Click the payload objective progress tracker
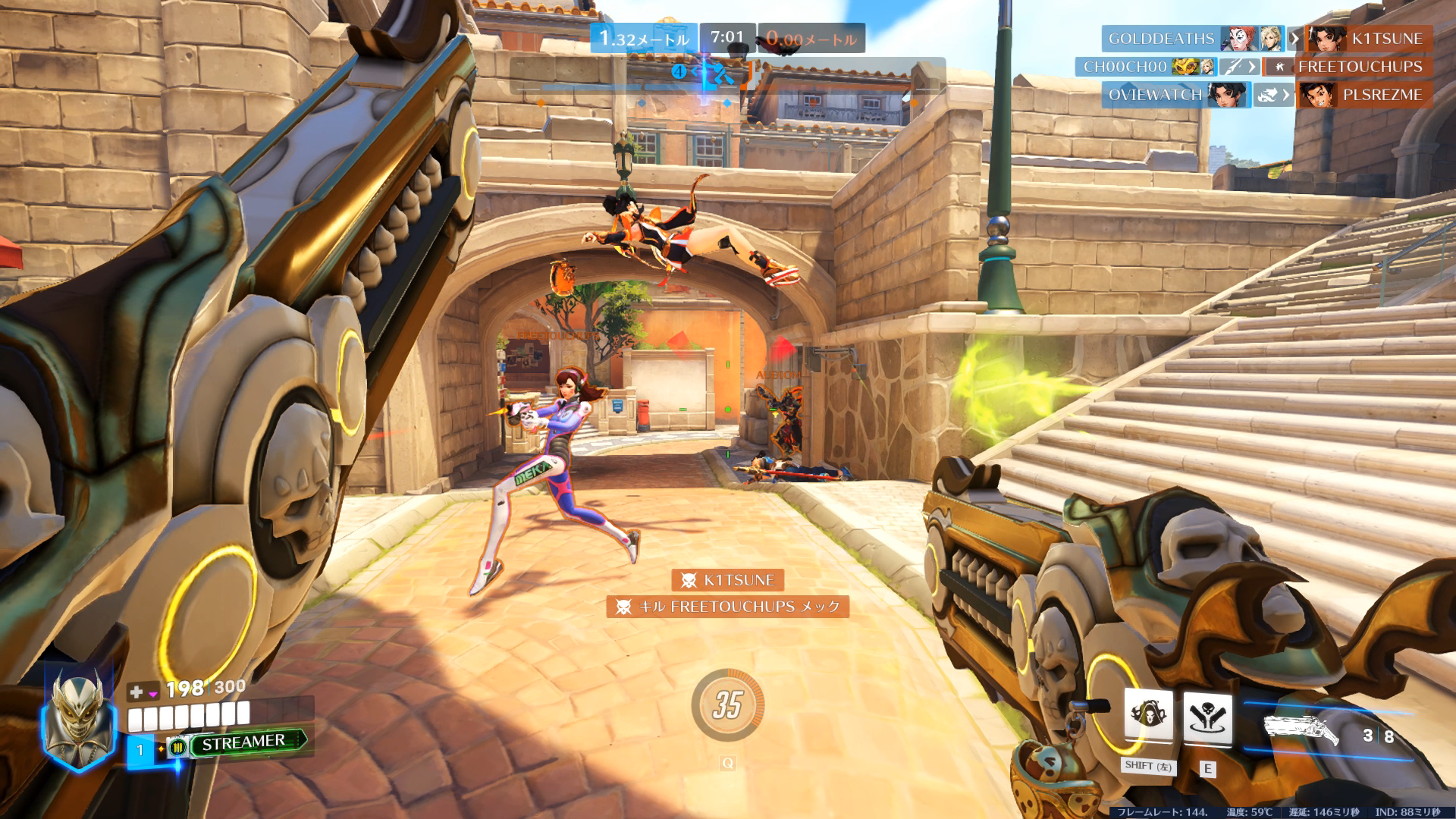 tap(726, 75)
